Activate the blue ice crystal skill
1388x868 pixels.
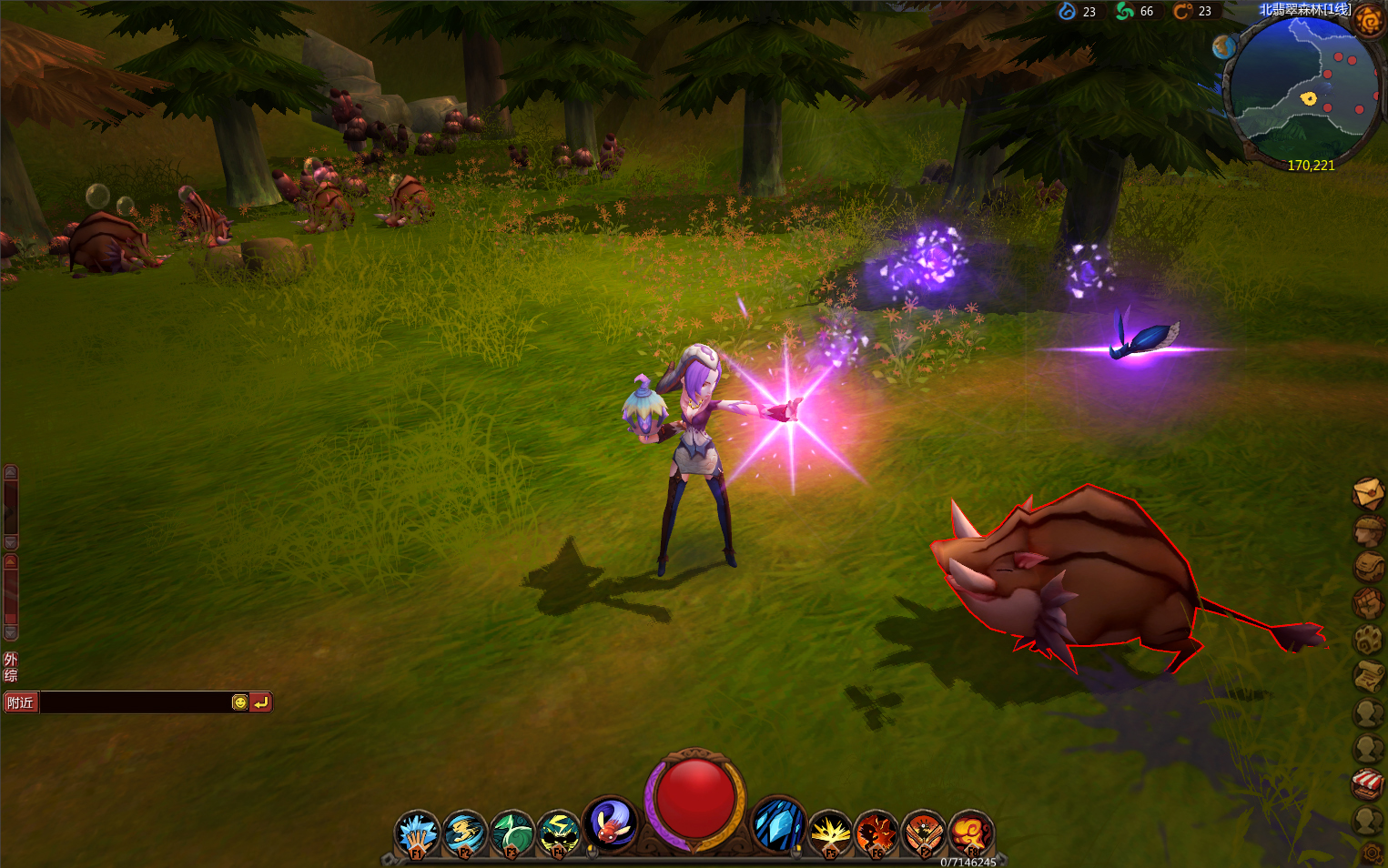[779, 823]
